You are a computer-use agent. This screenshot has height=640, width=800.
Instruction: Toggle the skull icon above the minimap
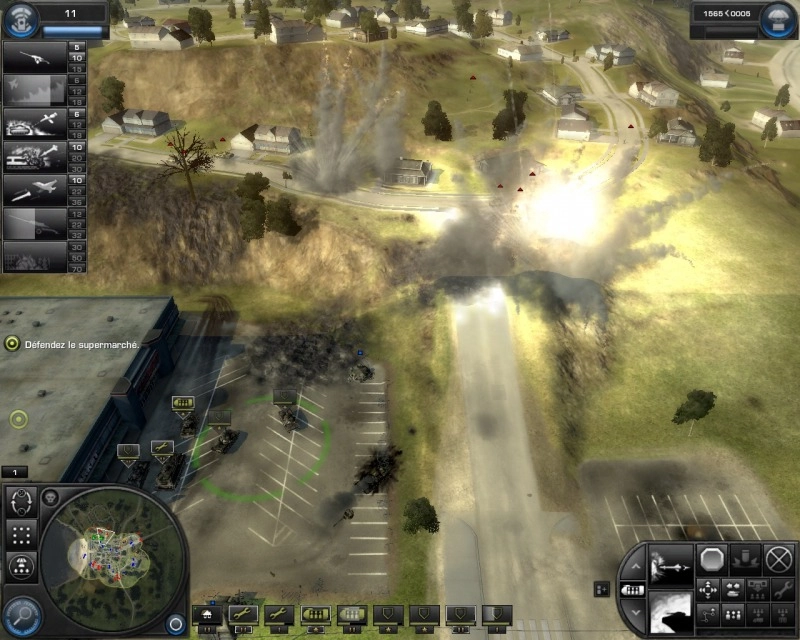coord(51,497)
